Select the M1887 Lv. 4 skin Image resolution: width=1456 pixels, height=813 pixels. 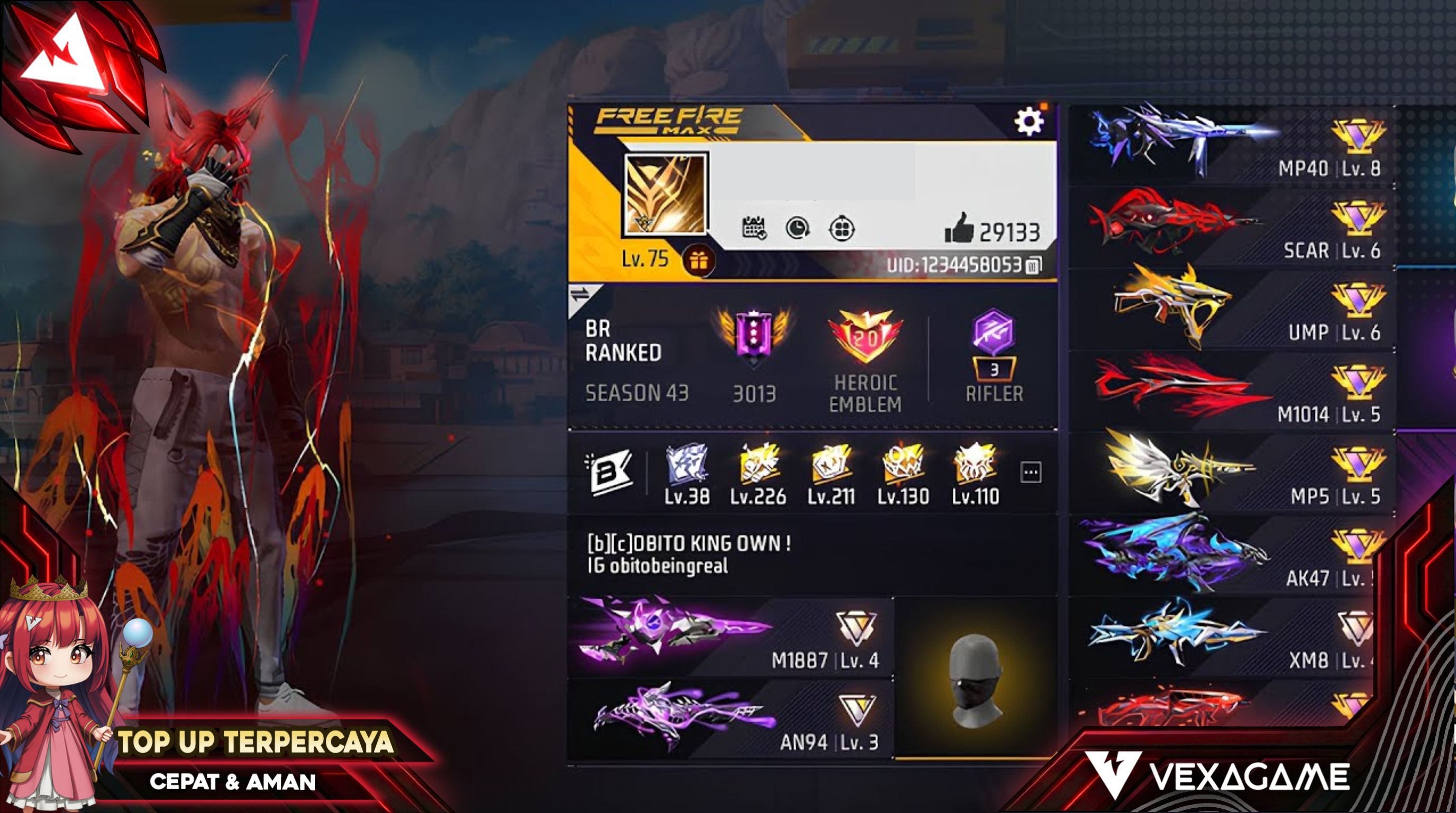pyautogui.click(x=729, y=637)
